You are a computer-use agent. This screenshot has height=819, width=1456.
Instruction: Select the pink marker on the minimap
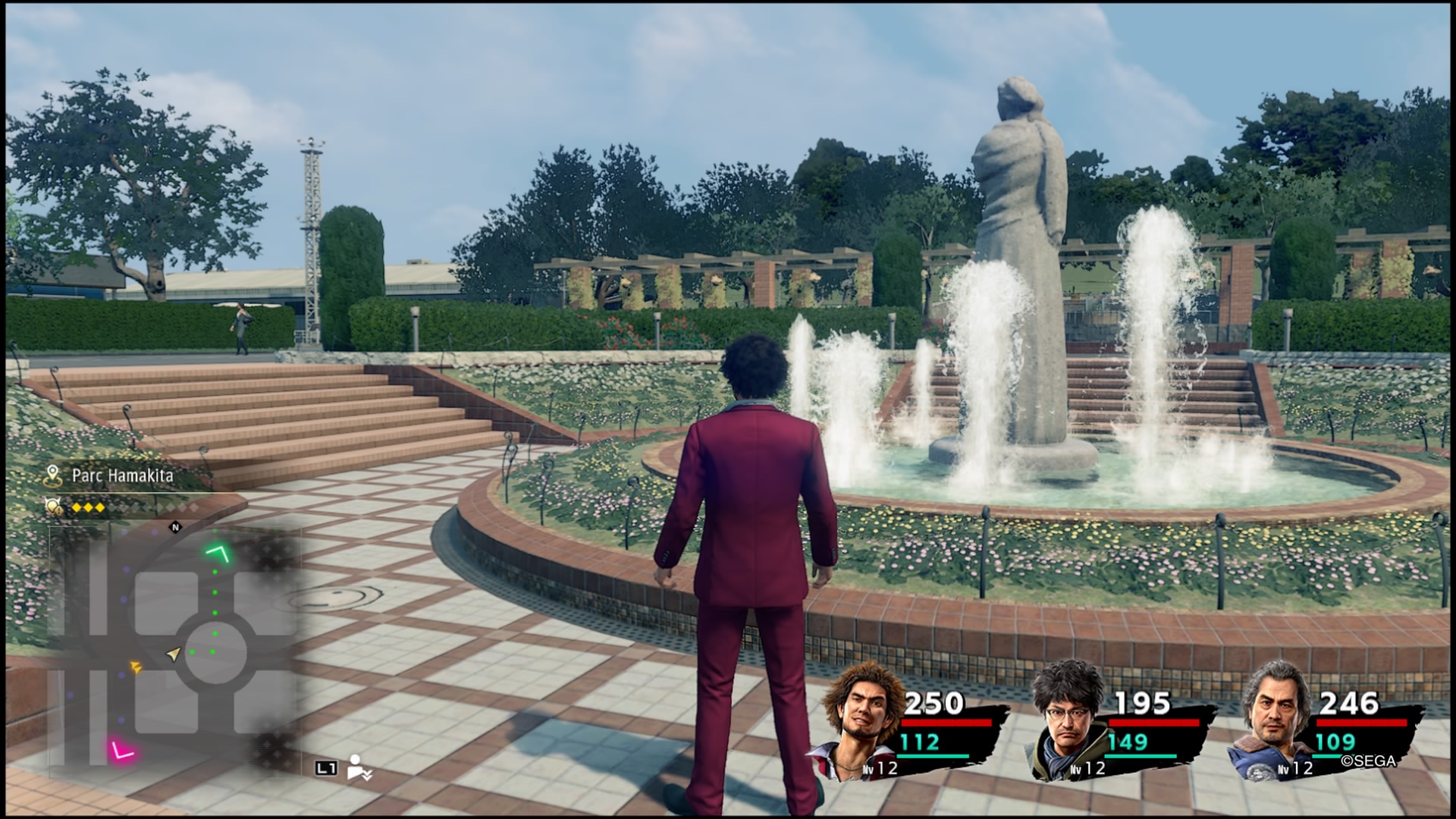click(121, 751)
